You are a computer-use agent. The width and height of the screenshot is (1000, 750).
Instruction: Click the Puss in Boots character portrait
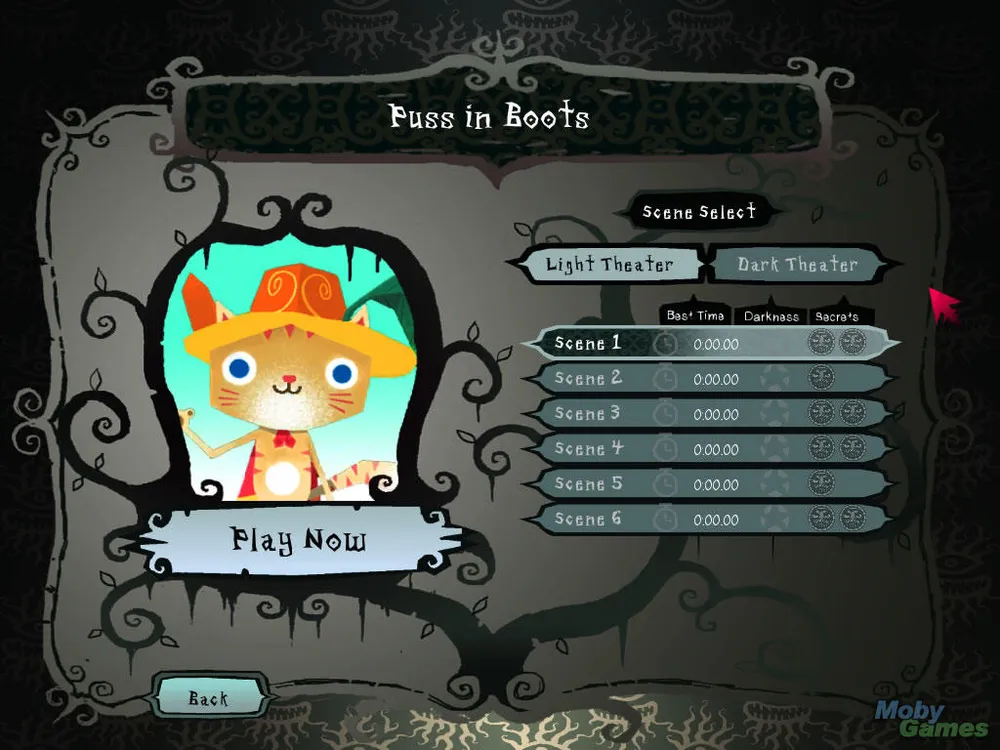click(x=300, y=375)
